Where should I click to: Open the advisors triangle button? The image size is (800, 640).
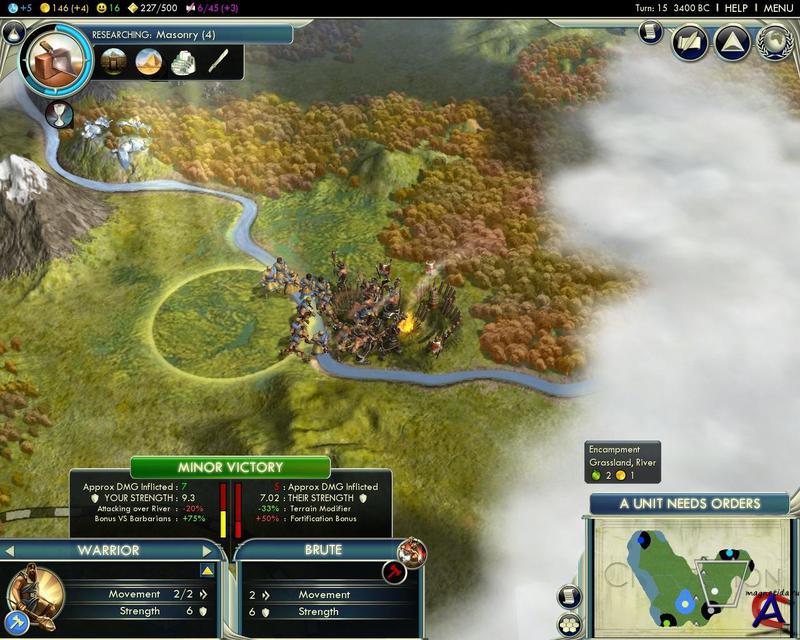click(x=731, y=42)
